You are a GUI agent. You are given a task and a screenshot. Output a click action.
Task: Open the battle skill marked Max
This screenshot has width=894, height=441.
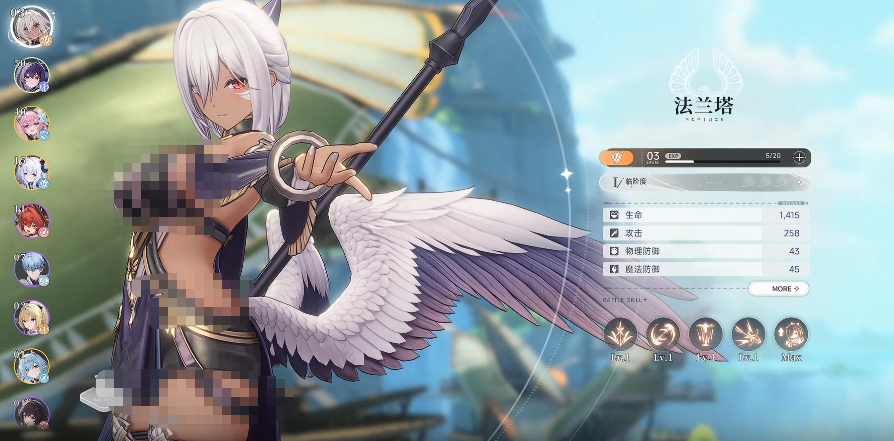point(791,335)
